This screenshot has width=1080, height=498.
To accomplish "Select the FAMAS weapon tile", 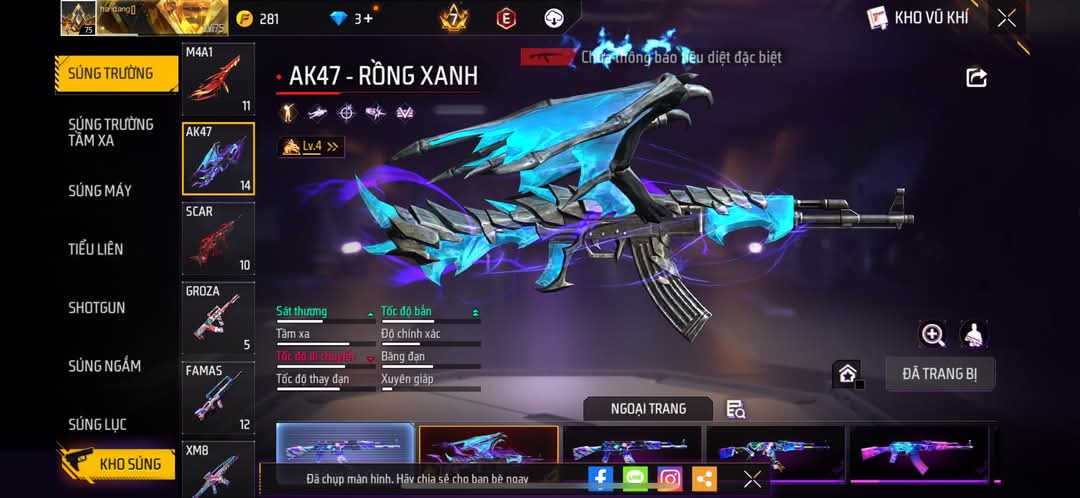I will coord(218,397).
